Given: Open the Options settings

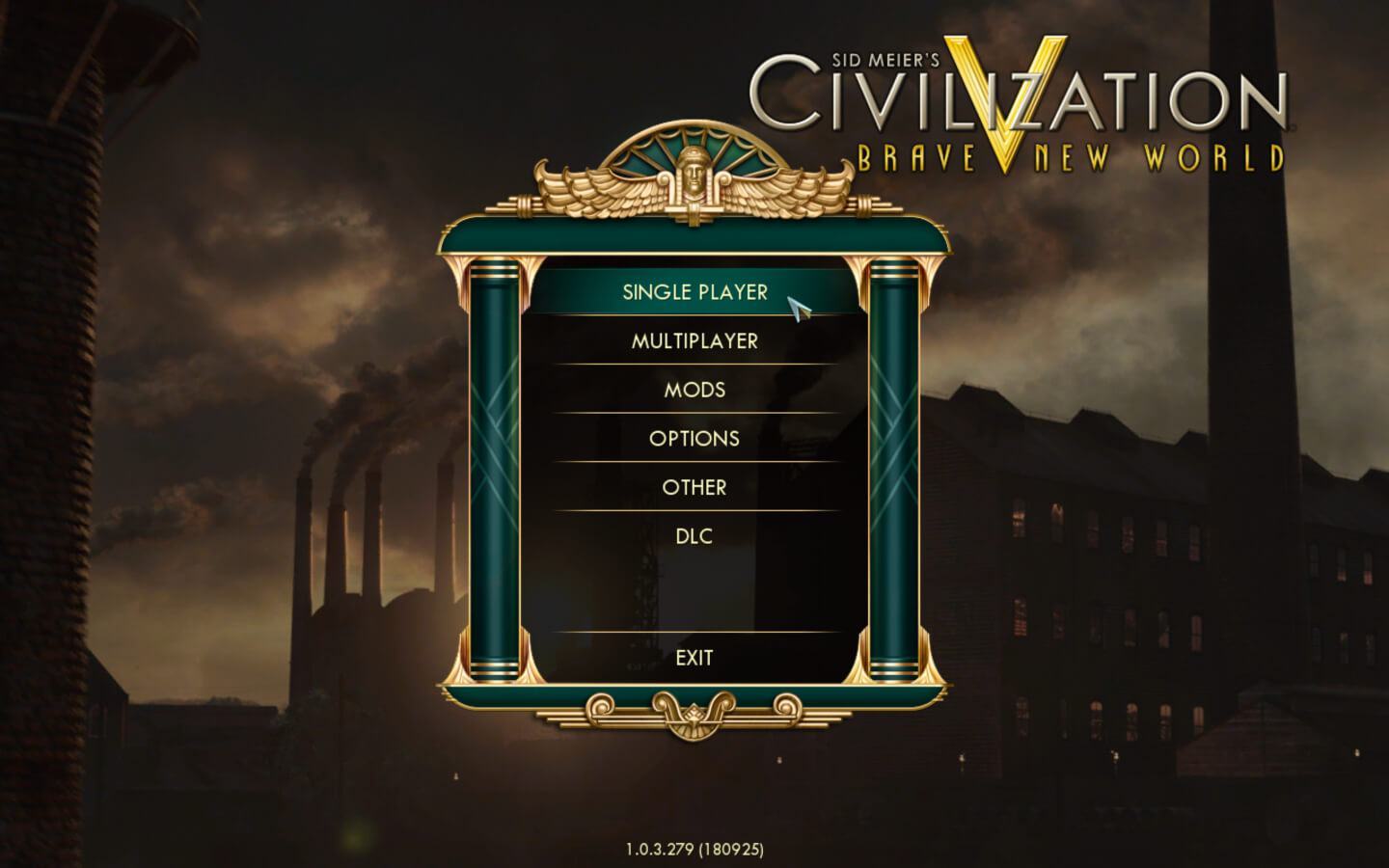Looking at the screenshot, I should (694, 439).
